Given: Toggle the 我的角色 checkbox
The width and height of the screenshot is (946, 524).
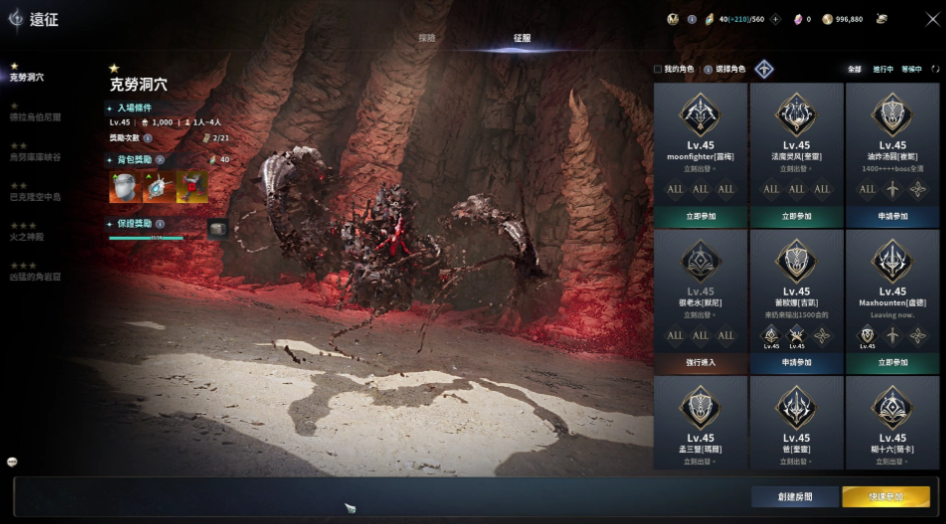Looking at the screenshot, I should coord(657,69).
